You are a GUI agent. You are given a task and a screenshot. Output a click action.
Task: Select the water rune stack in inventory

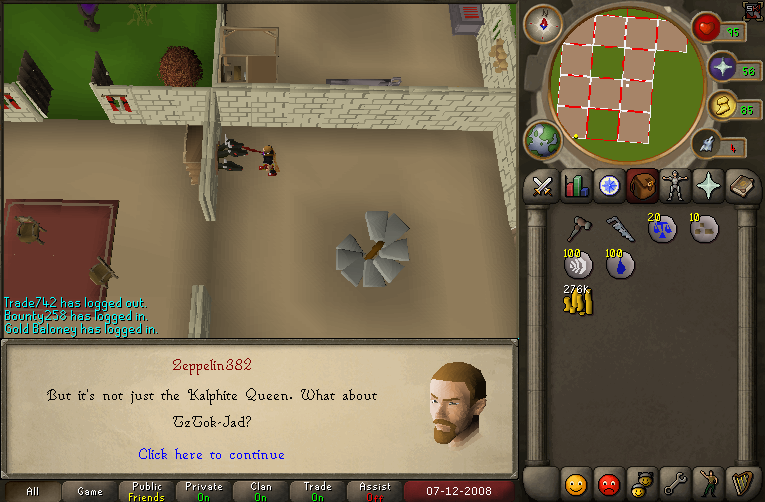click(620, 265)
